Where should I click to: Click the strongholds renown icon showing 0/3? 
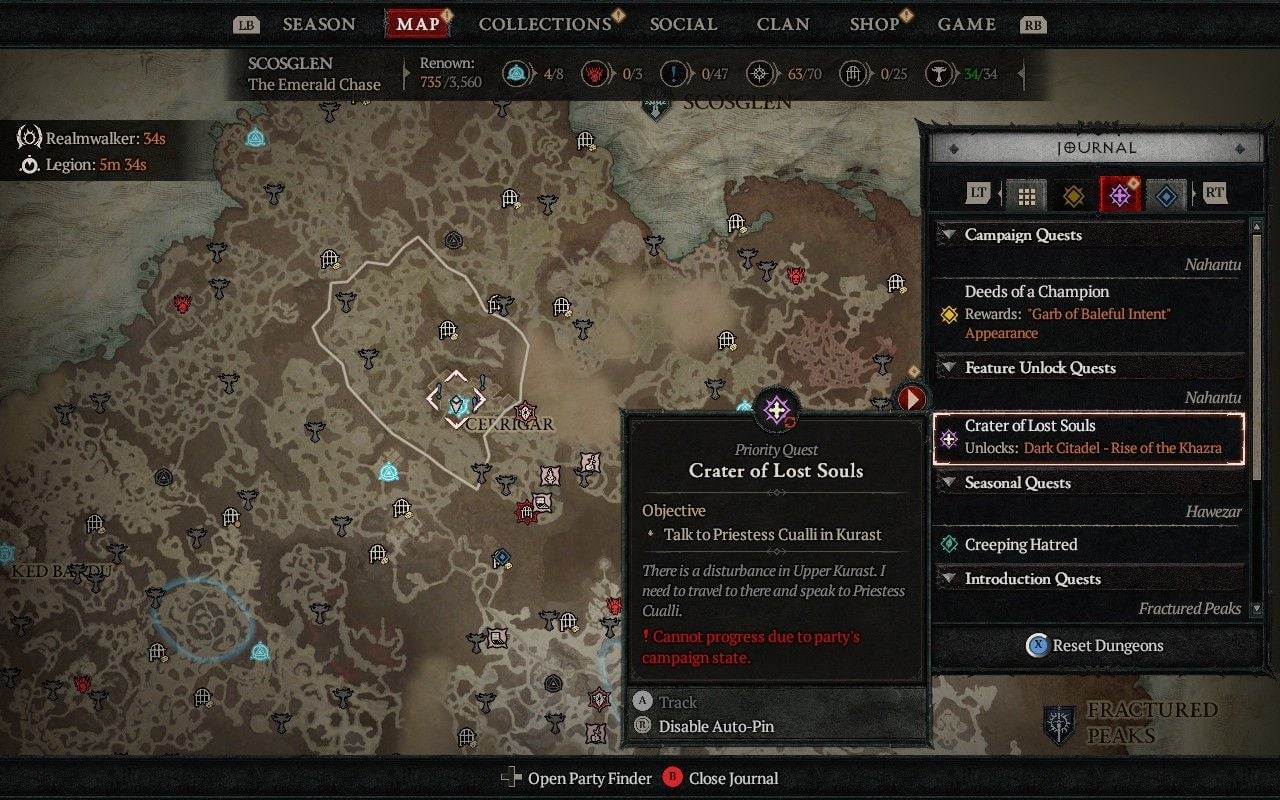[x=594, y=74]
